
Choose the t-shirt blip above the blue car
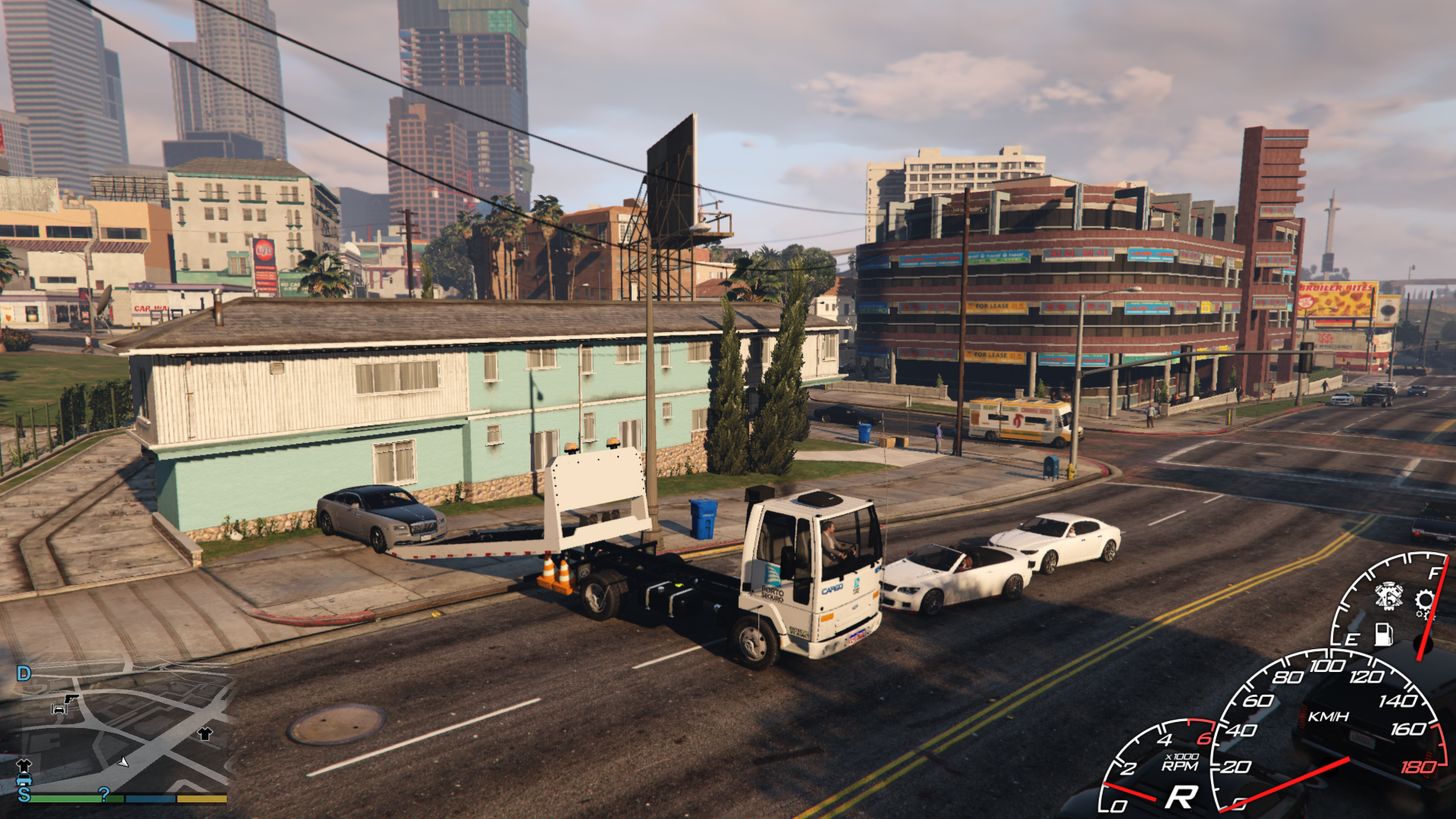[24, 765]
